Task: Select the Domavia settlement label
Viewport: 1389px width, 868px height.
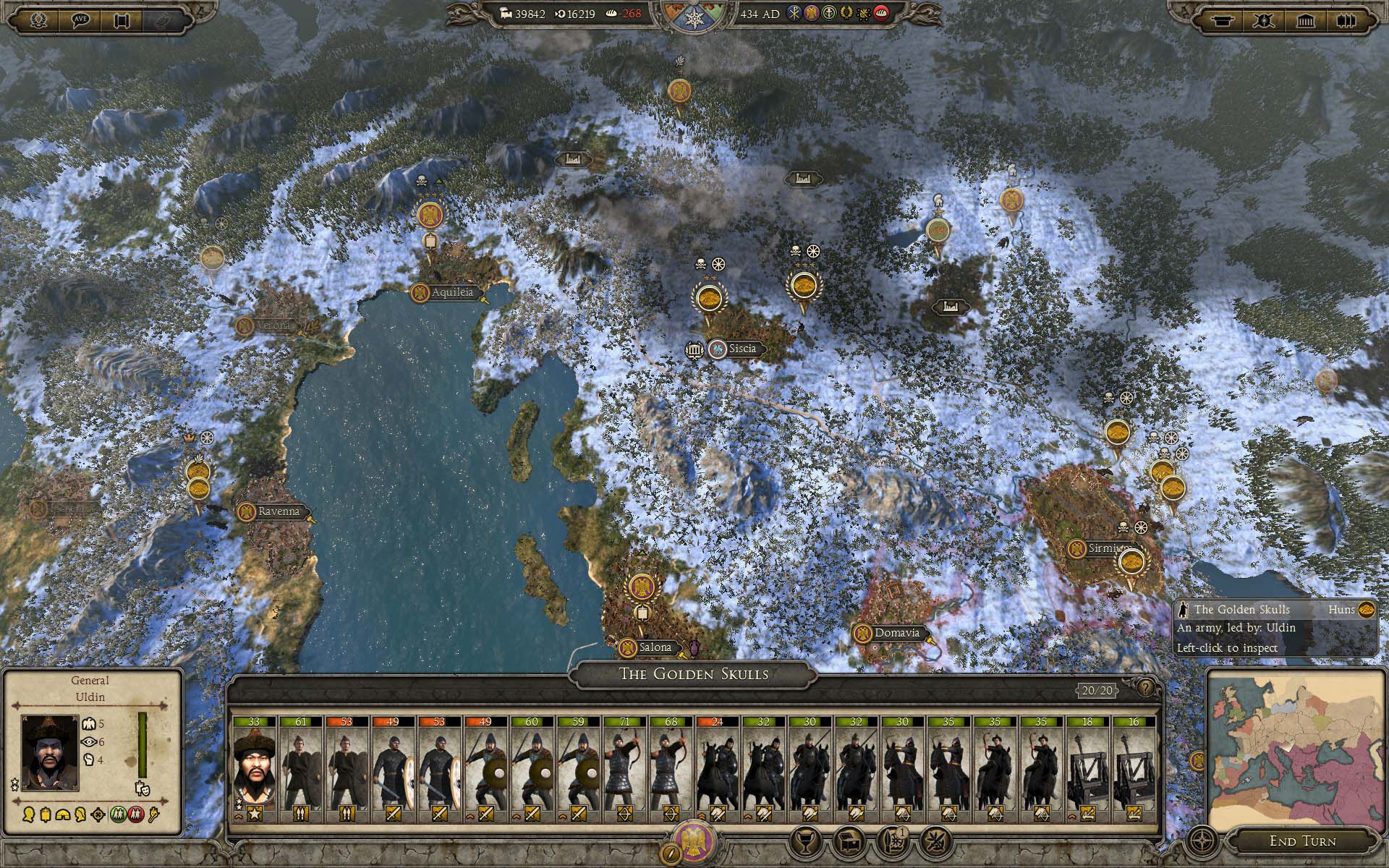Action: click(x=896, y=633)
